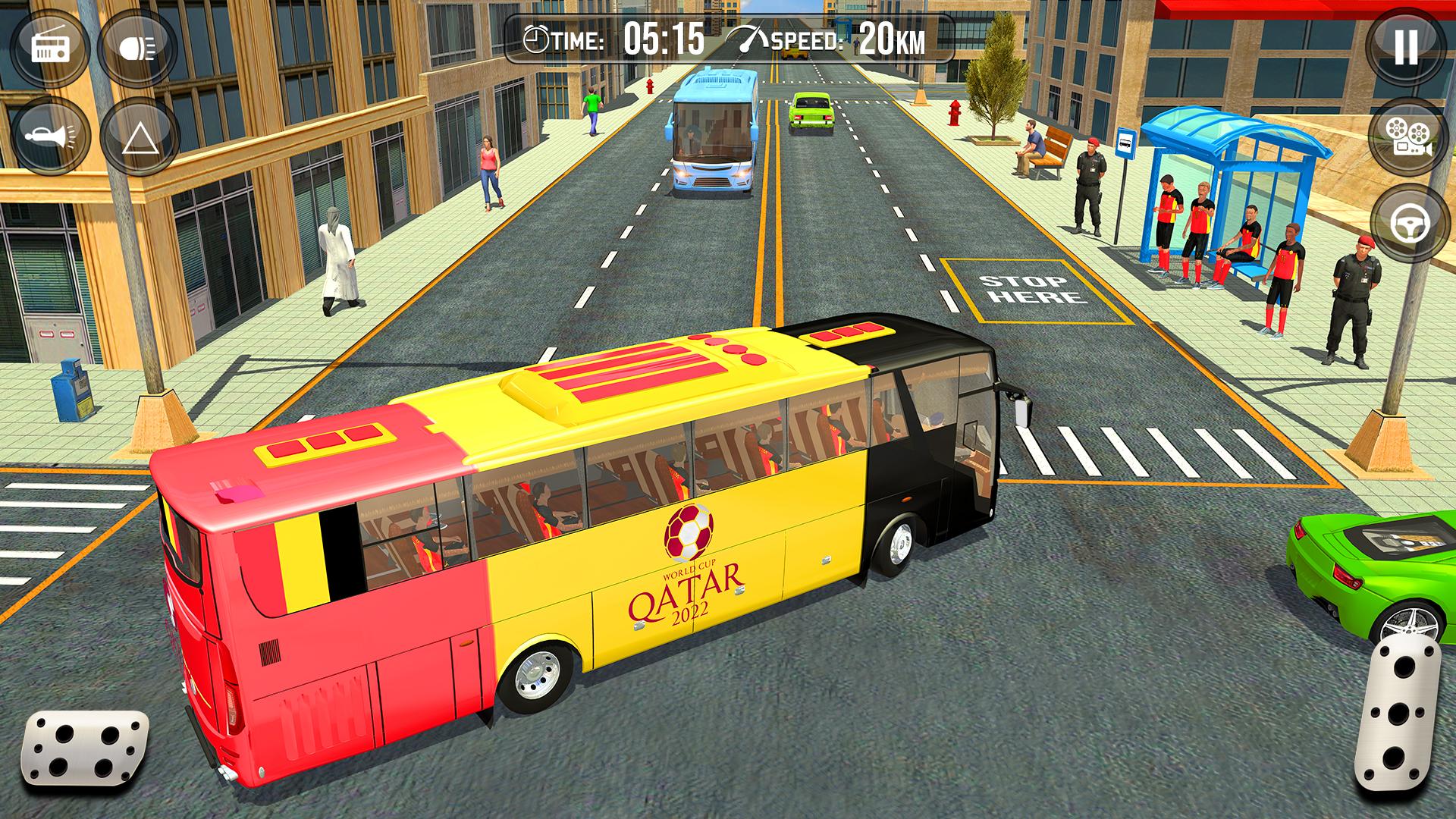Image resolution: width=1456 pixels, height=819 pixels.
Task: Tap the brake pedal
Action: click(83, 749)
